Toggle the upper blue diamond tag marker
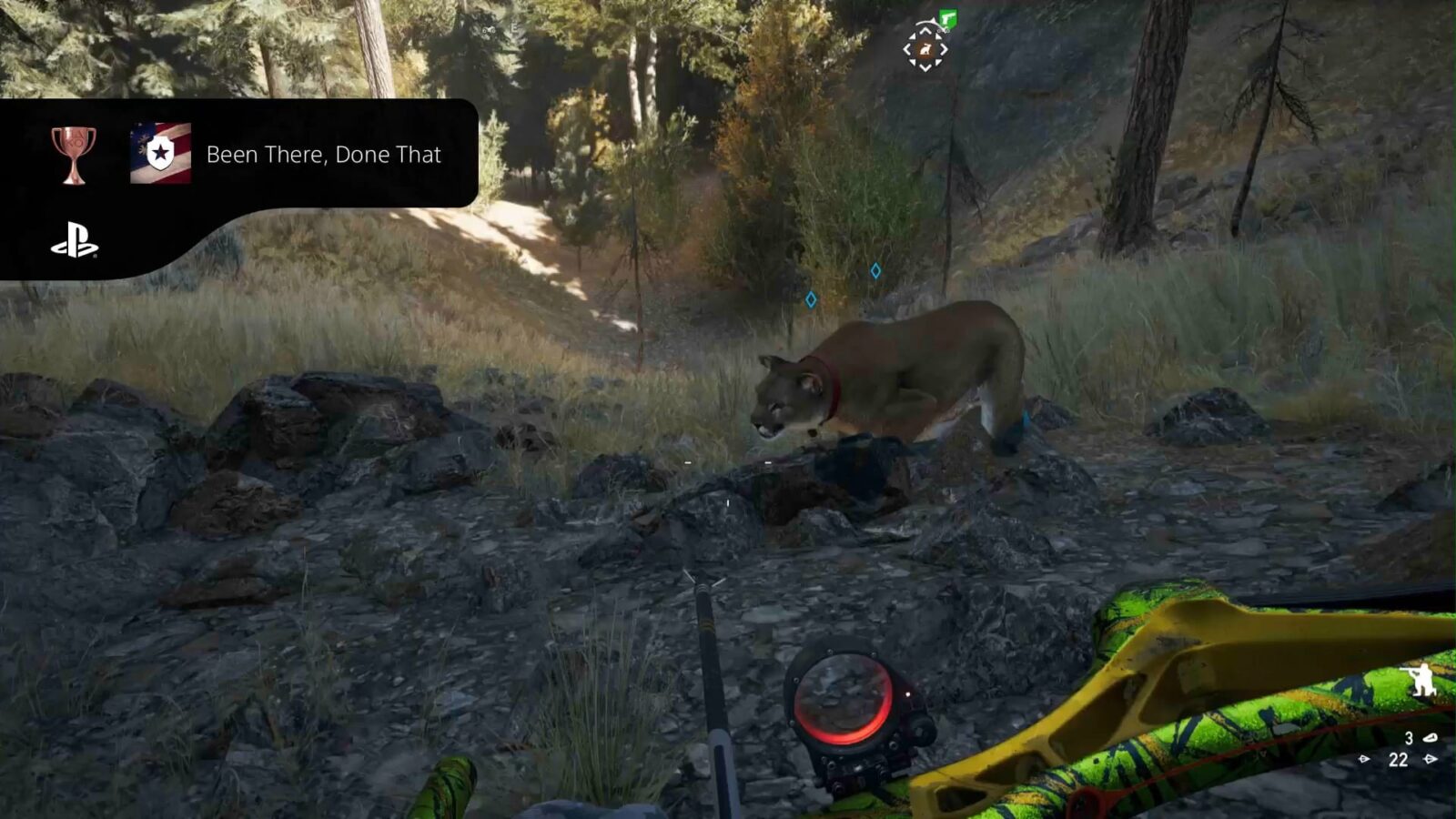This screenshot has height=819, width=1456. point(875,269)
